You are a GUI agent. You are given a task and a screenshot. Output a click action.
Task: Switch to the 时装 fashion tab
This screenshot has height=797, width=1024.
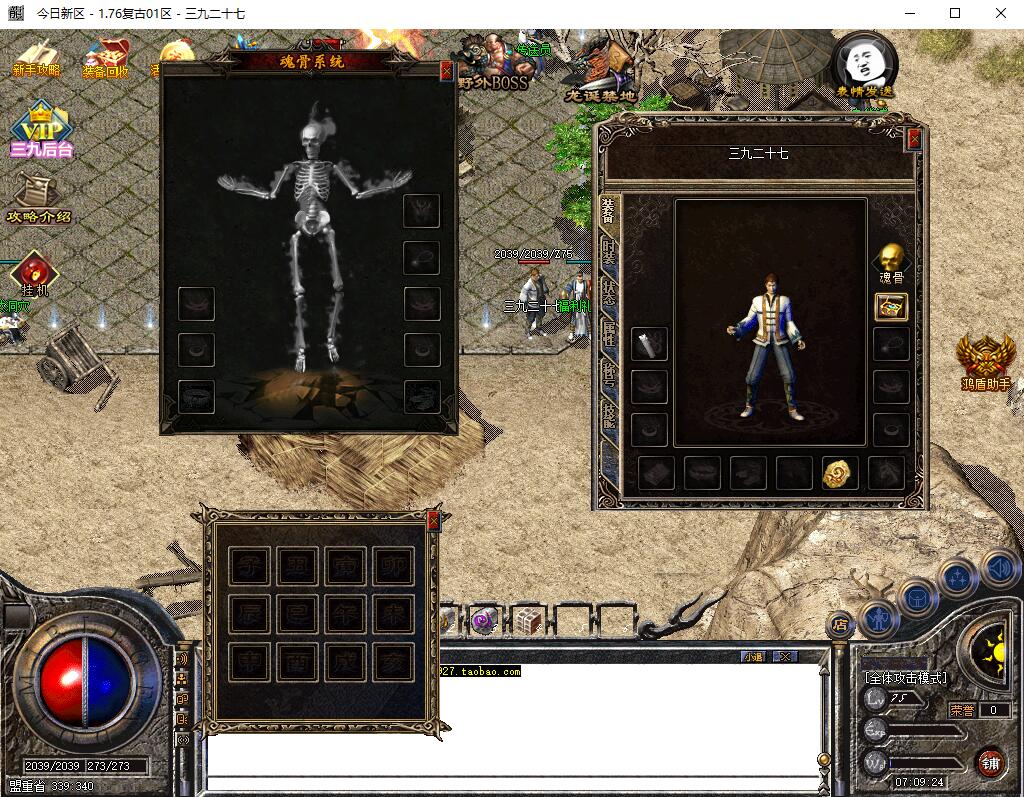pyautogui.click(x=608, y=253)
